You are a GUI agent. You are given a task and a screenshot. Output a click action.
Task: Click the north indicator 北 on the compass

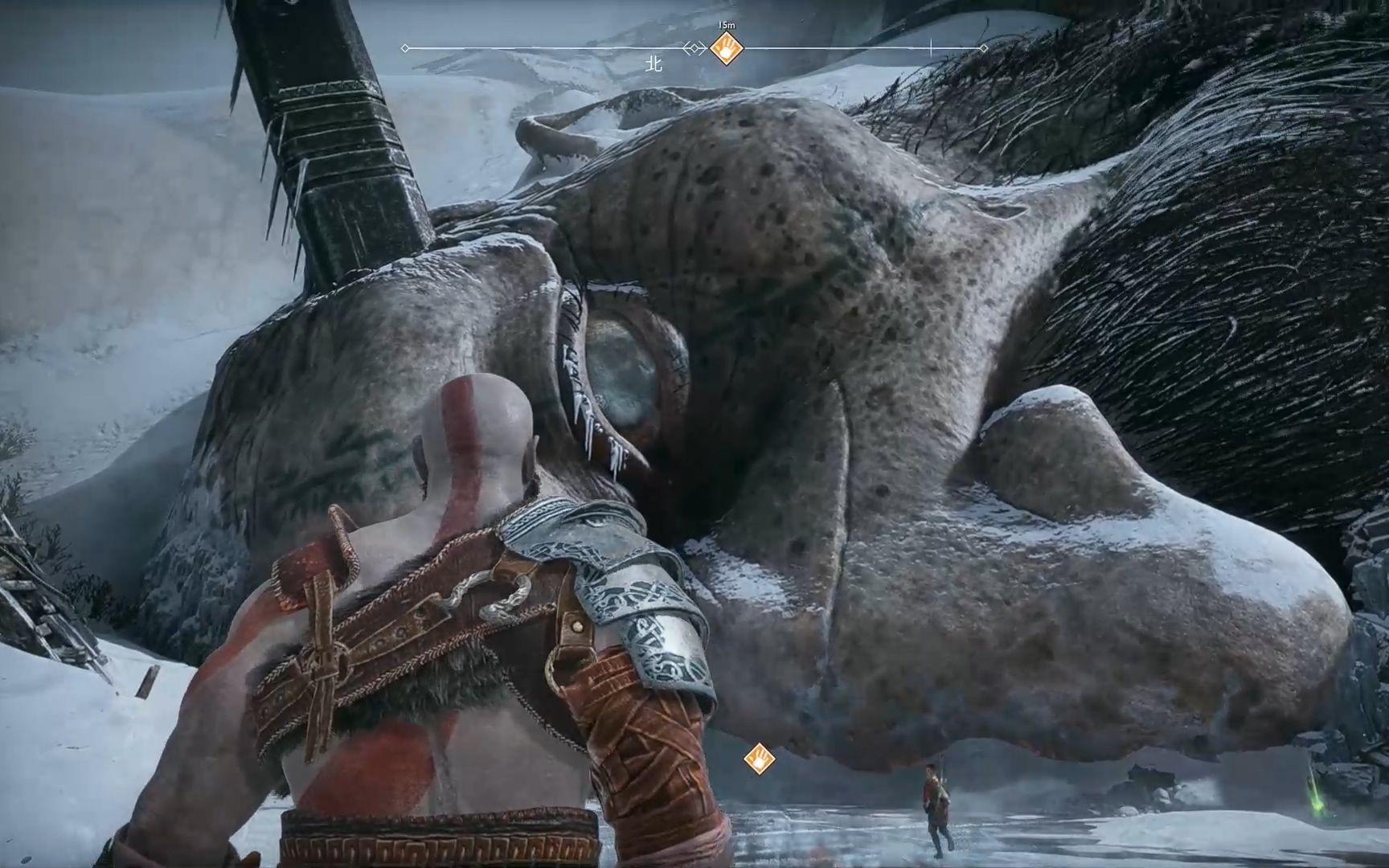(x=654, y=64)
